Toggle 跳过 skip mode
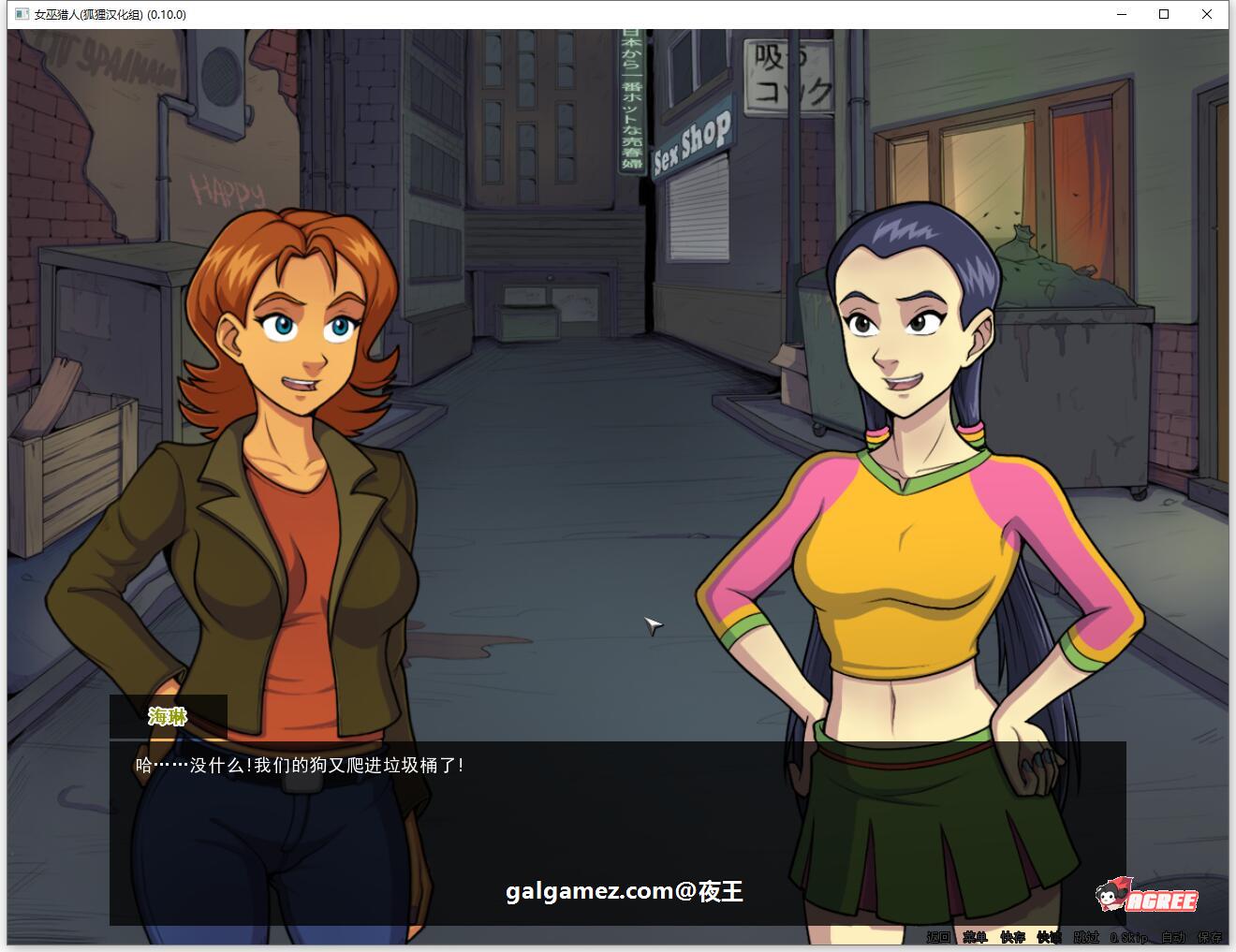Screen dimensions: 1236x952 point(1082,936)
